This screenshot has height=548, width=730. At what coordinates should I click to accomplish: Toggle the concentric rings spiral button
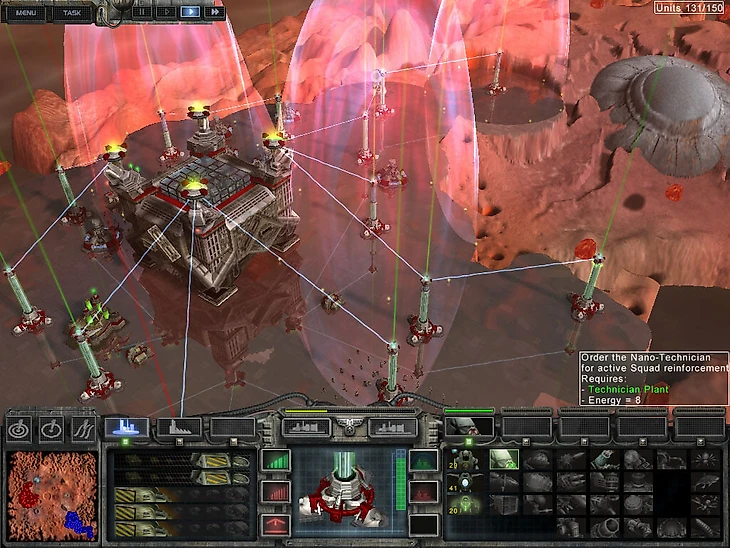20,428
